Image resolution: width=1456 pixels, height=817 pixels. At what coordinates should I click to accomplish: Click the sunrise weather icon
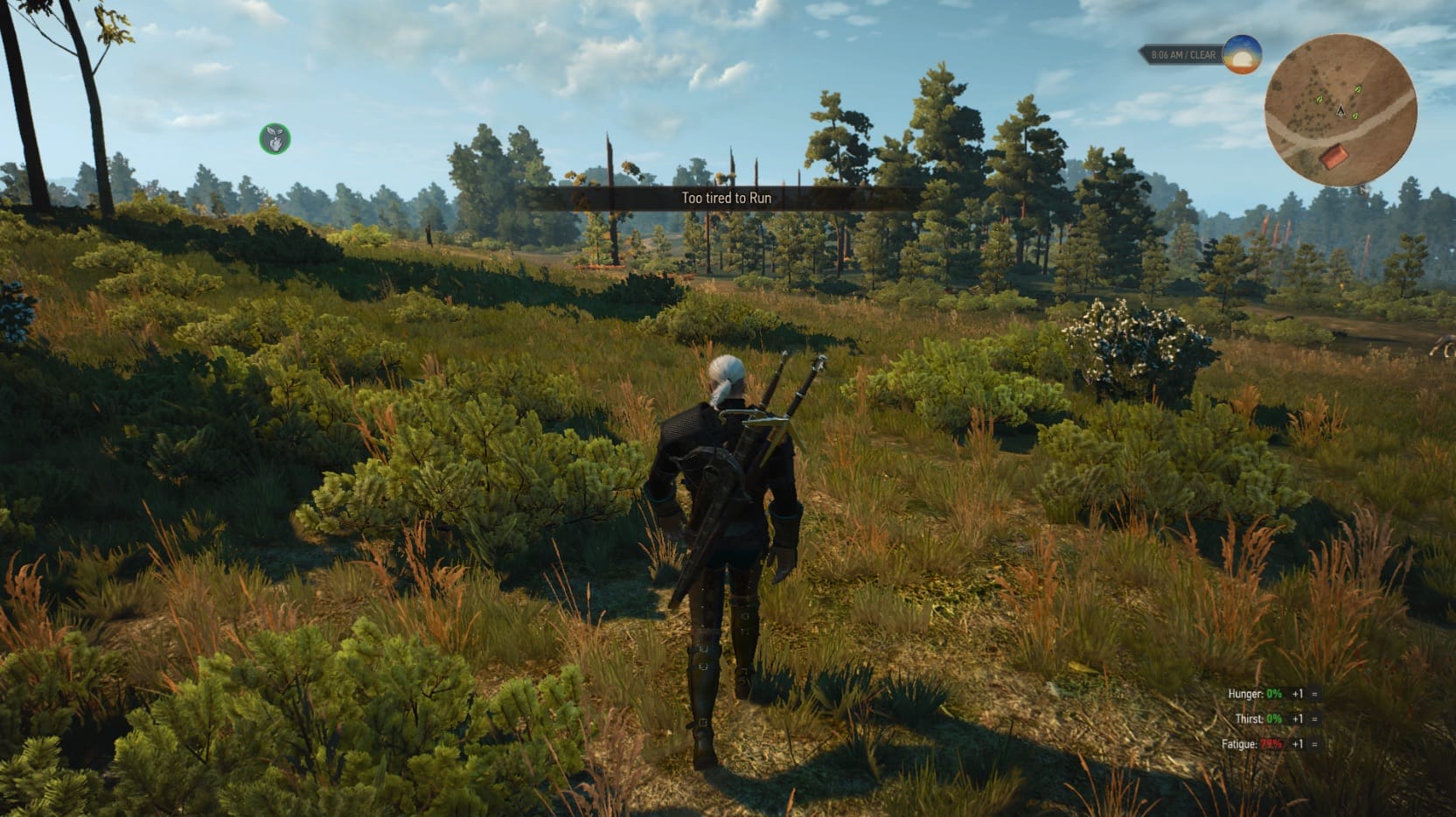click(1242, 54)
